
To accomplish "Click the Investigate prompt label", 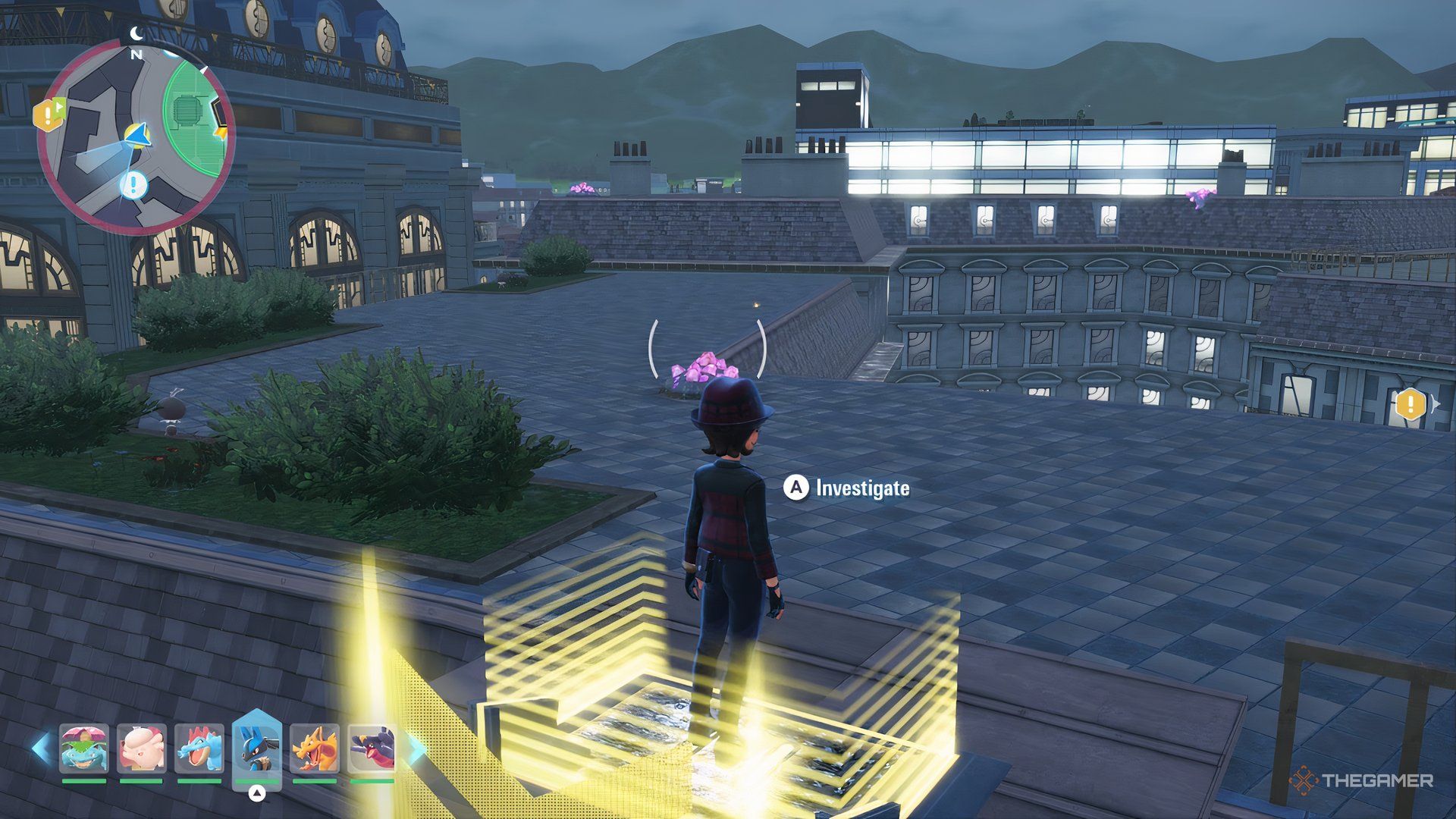I will coord(862,488).
